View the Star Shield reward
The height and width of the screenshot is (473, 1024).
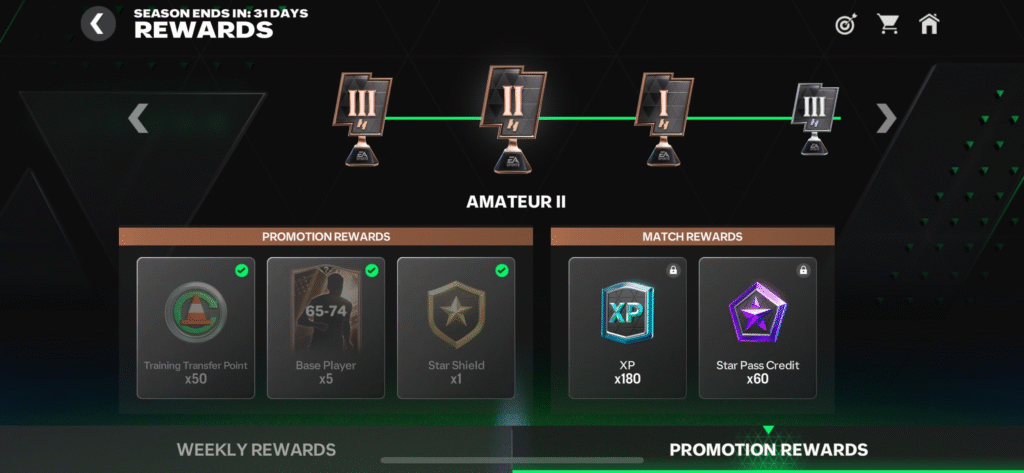pyautogui.click(x=455, y=328)
